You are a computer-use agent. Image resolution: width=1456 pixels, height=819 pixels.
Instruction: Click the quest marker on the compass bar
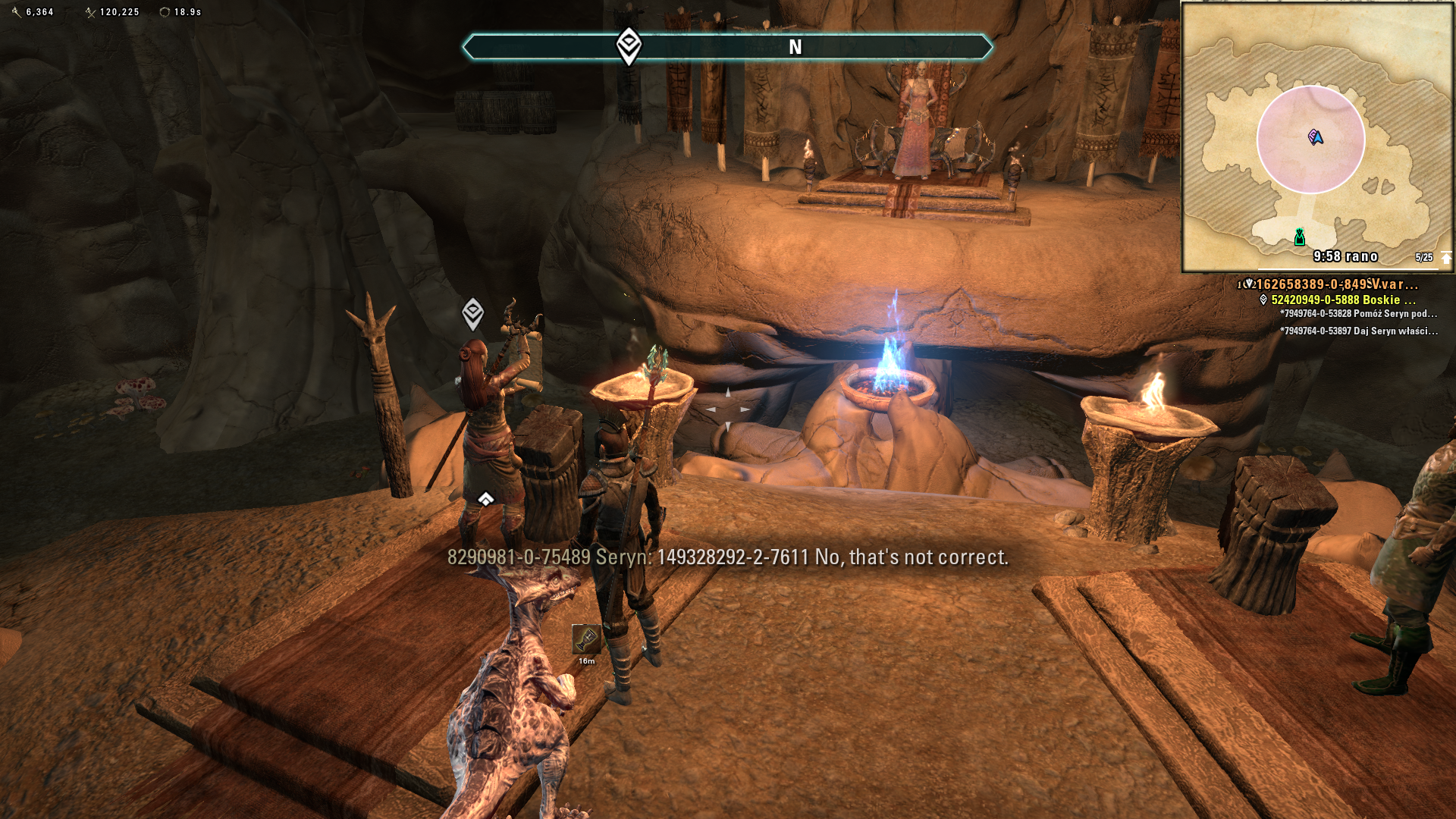pos(629,46)
